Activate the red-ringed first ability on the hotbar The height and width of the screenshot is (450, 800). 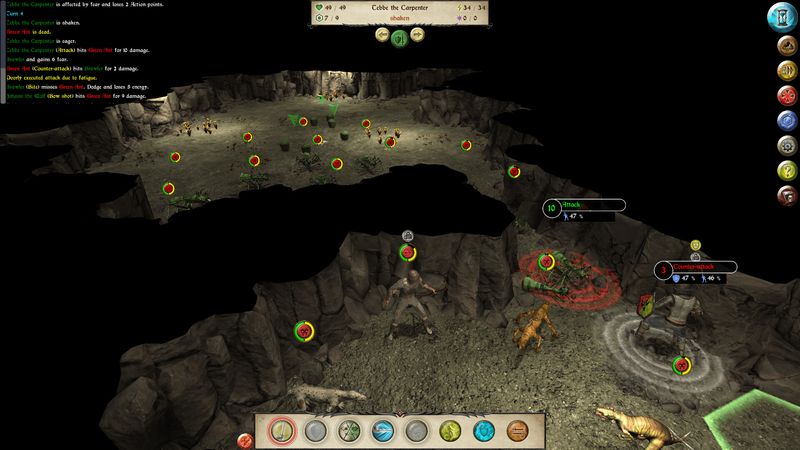tap(283, 431)
